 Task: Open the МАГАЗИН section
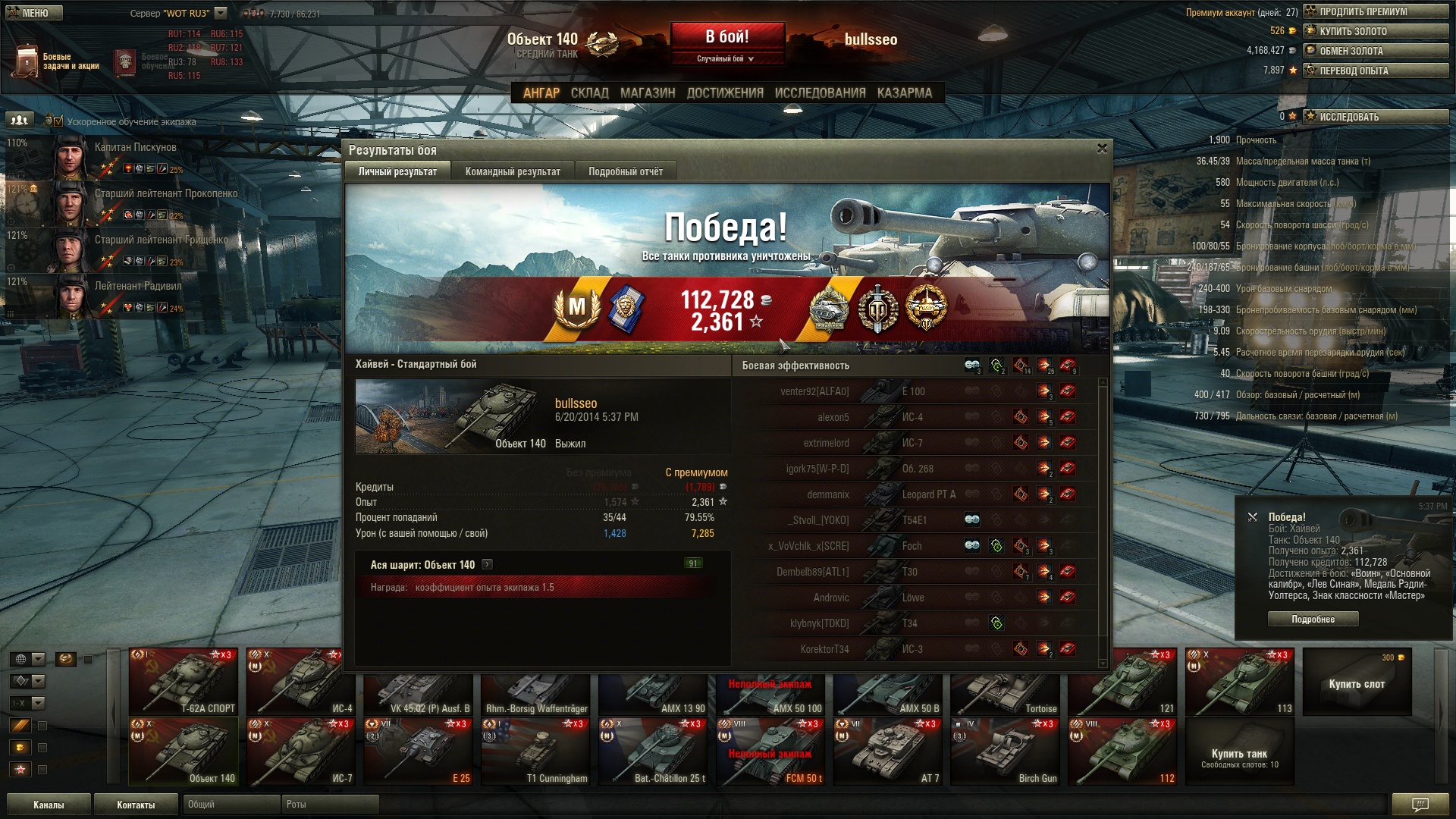(x=647, y=93)
